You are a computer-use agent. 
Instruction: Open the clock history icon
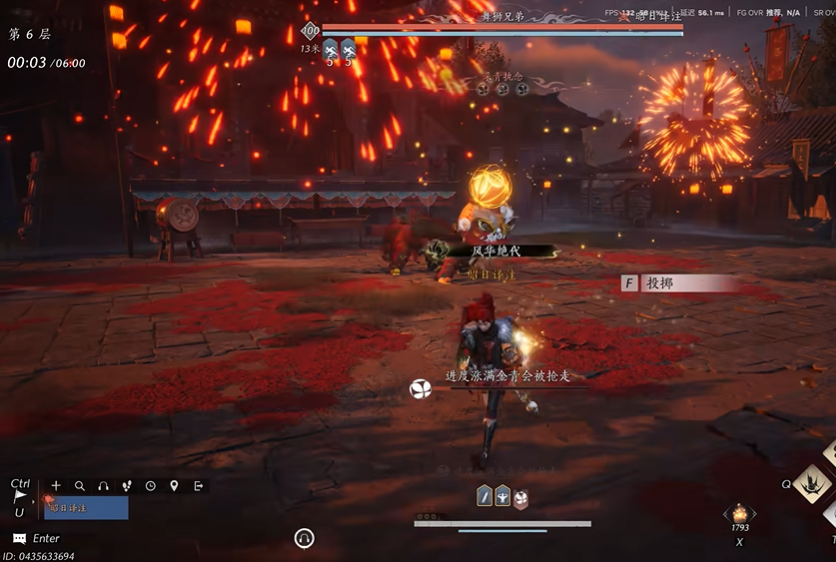(x=150, y=486)
